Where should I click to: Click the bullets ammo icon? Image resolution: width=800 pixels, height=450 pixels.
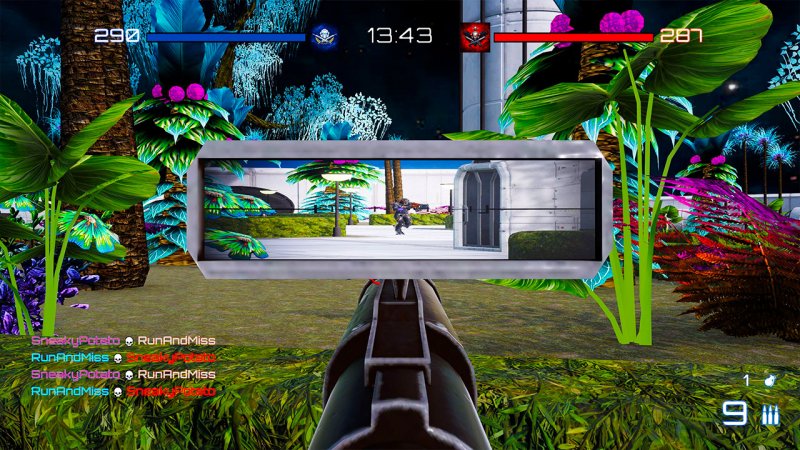point(770,415)
